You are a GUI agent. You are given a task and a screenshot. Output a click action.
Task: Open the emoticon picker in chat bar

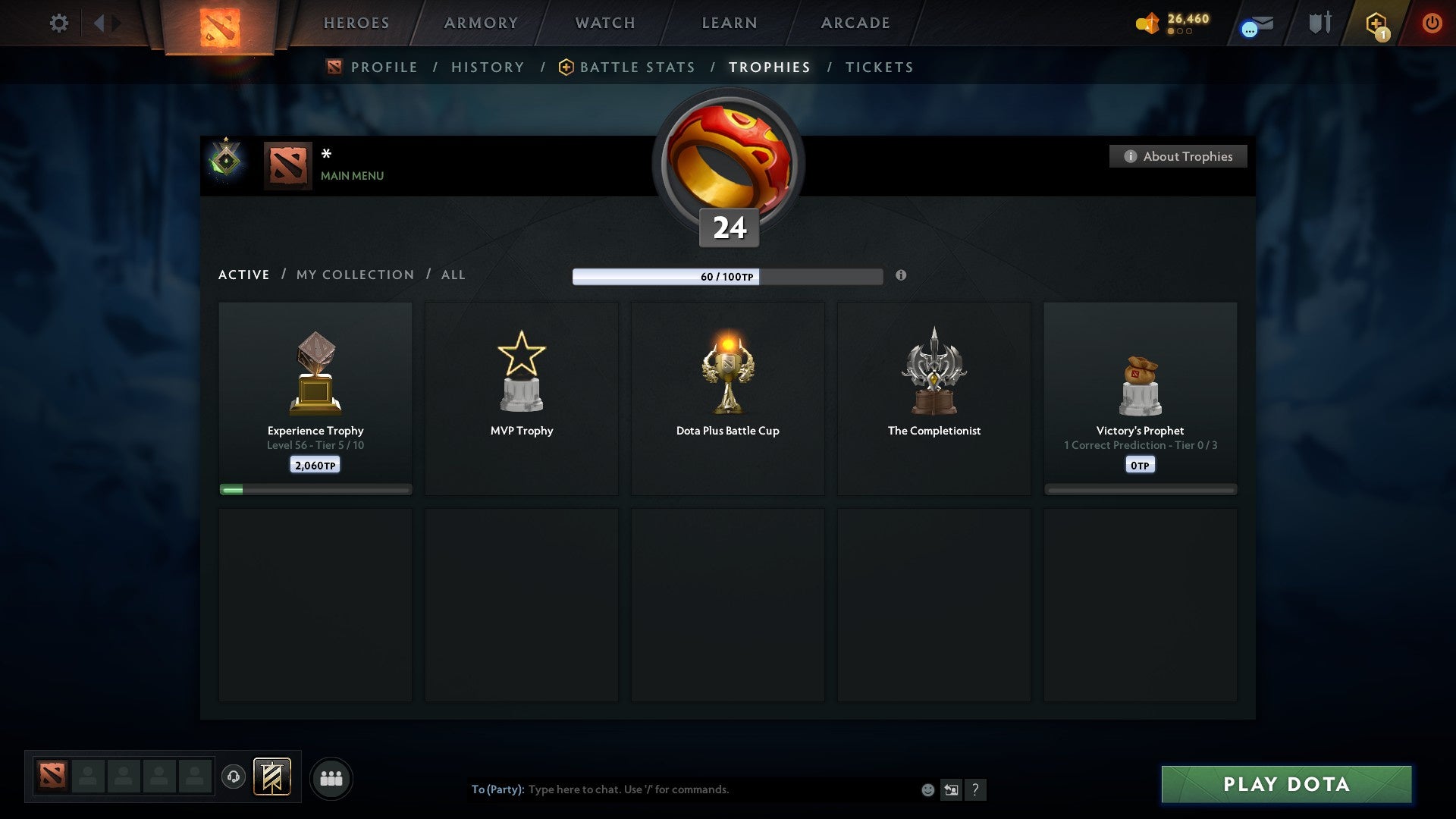927,789
